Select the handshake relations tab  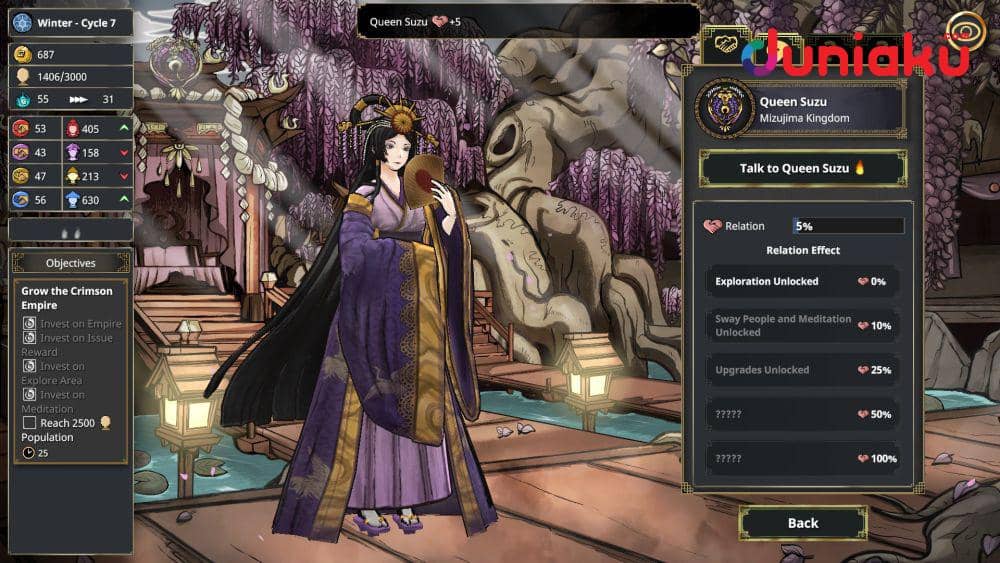point(724,46)
